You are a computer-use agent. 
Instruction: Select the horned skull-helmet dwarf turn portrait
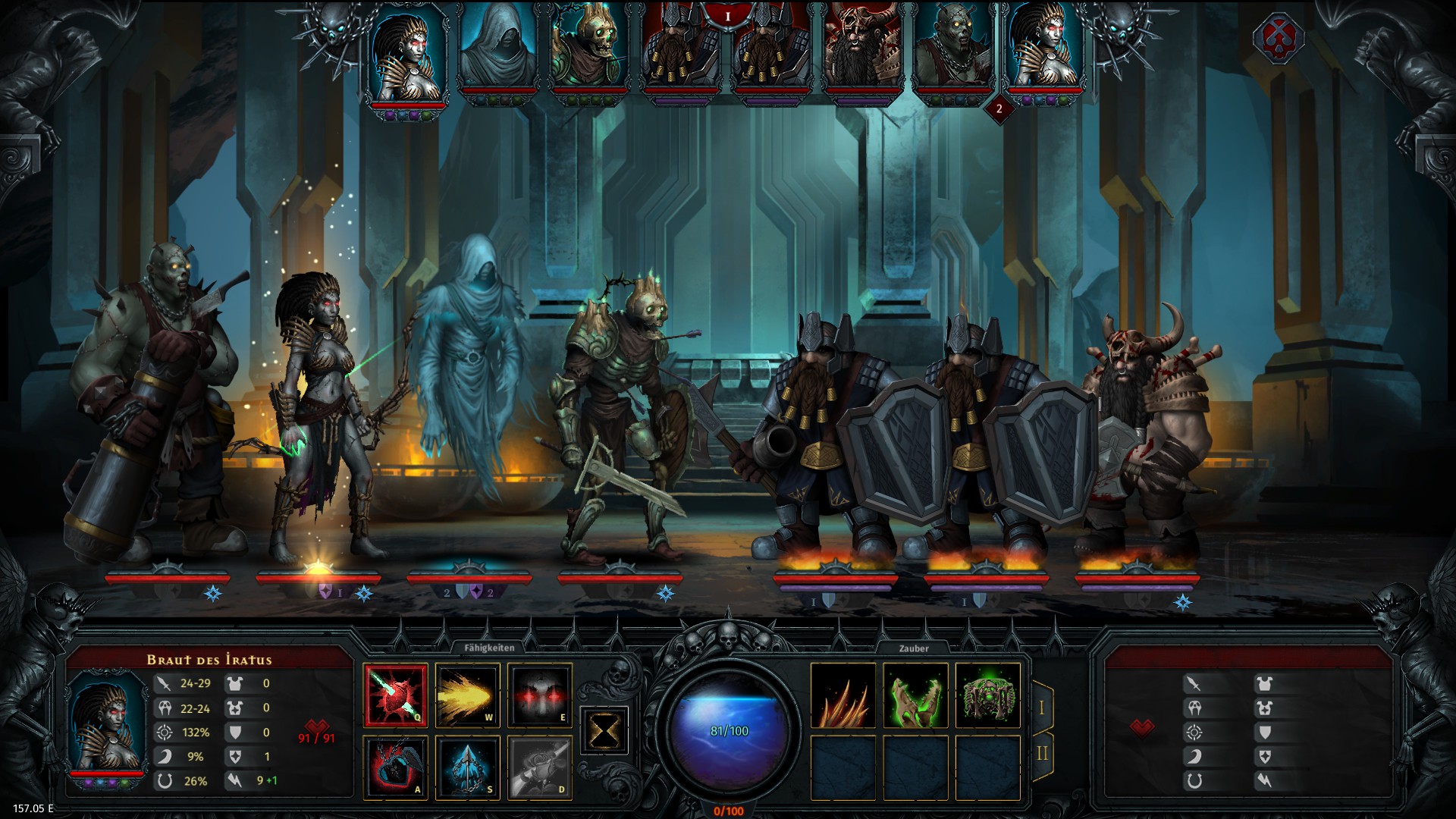point(862,47)
